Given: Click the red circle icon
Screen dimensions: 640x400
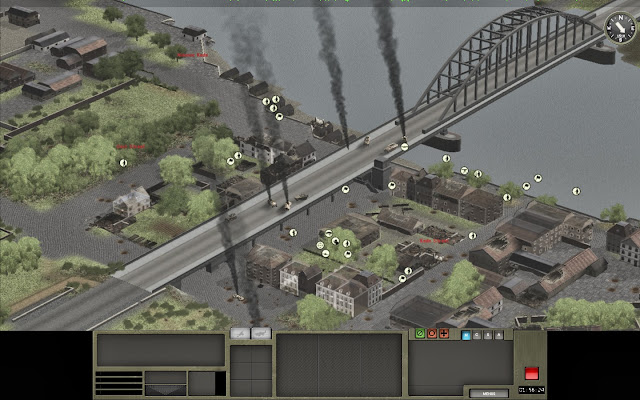Looking at the screenshot, I should point(431,333).
